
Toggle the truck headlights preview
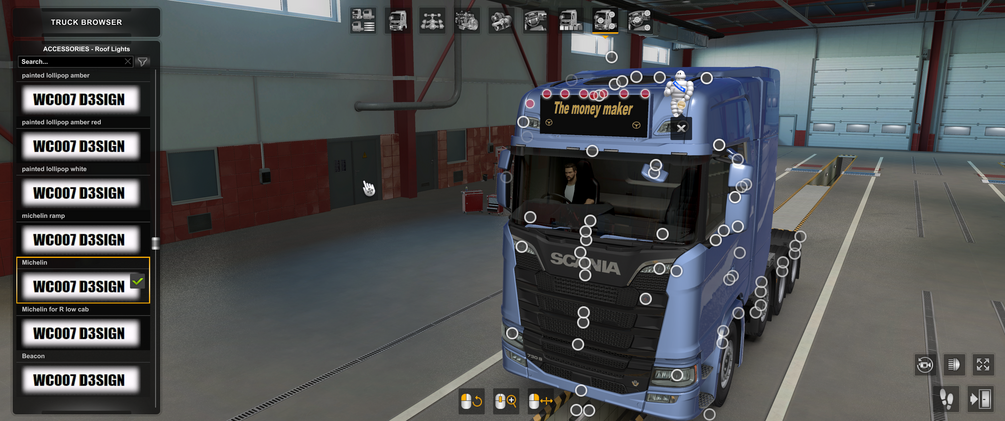point(953,365)
